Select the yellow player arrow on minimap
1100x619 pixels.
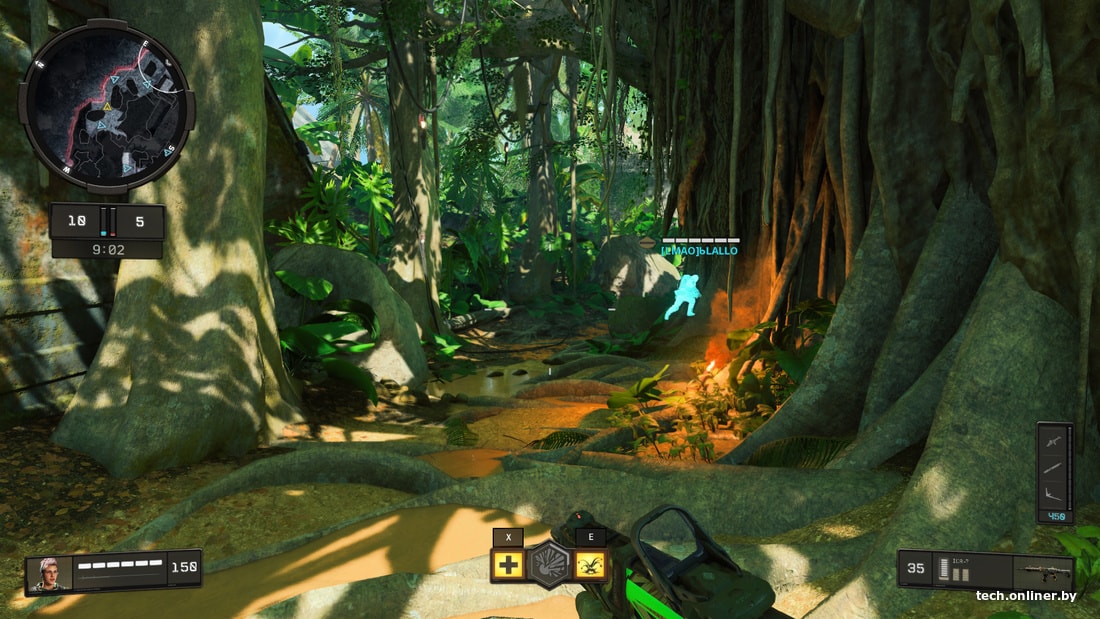[x=107, y=105]
